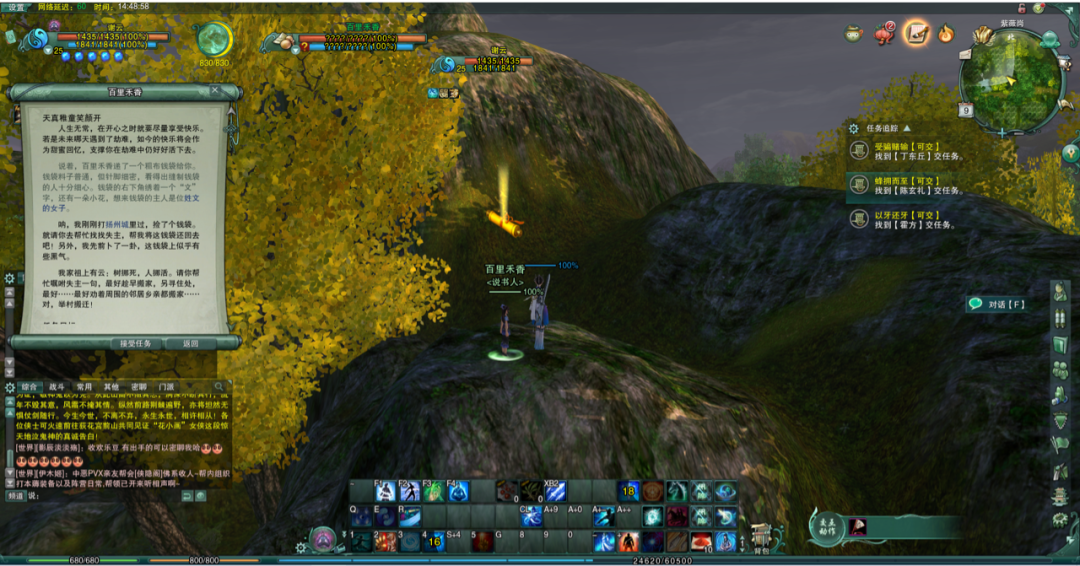Viewport: 1080px width, 566px height.
Task: Open the calendar icon beside the minimap
Action: point(966,110)
